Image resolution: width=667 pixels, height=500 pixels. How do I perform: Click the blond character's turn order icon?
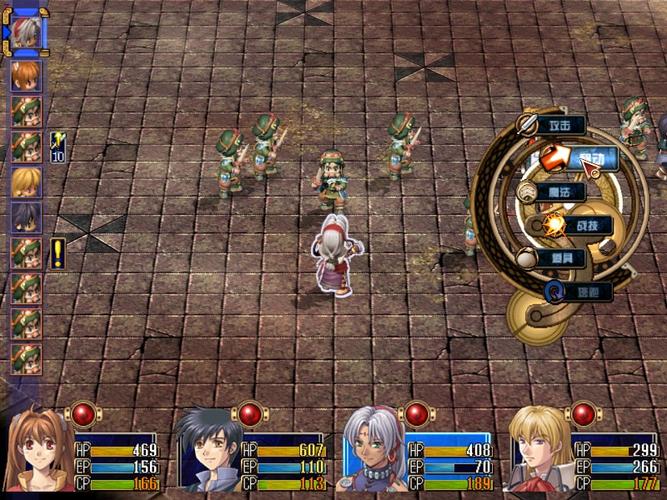[25, 181]
